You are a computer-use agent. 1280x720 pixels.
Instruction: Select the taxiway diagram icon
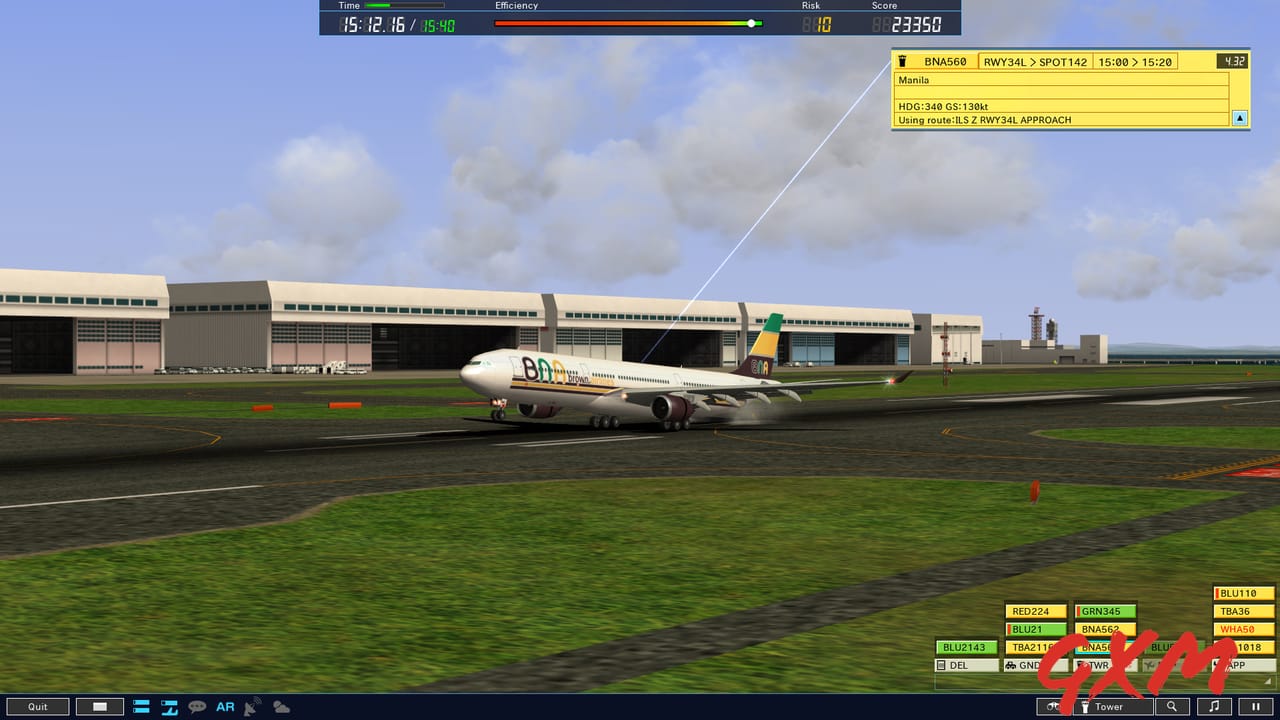(x=168, y=707)
